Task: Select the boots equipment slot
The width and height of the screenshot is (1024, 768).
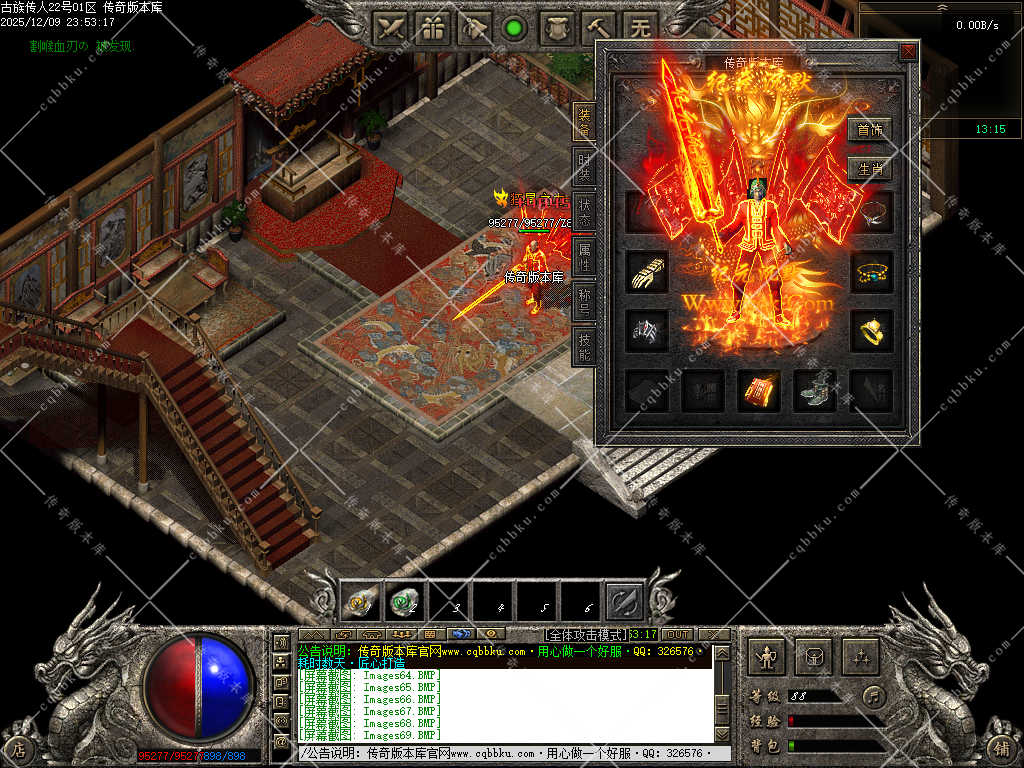Action: pos(814,391)
